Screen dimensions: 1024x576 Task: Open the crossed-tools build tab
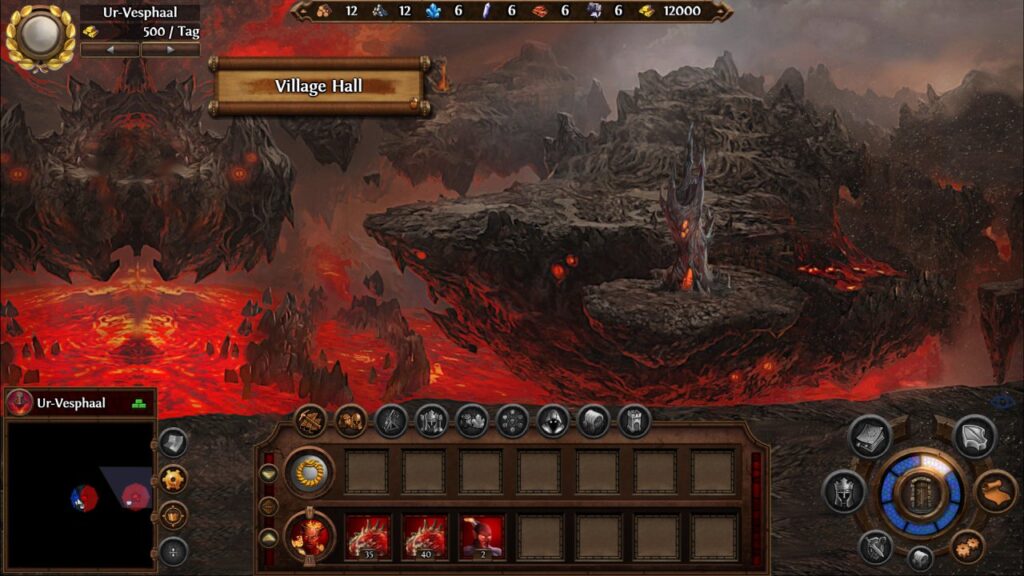(311, 421)
